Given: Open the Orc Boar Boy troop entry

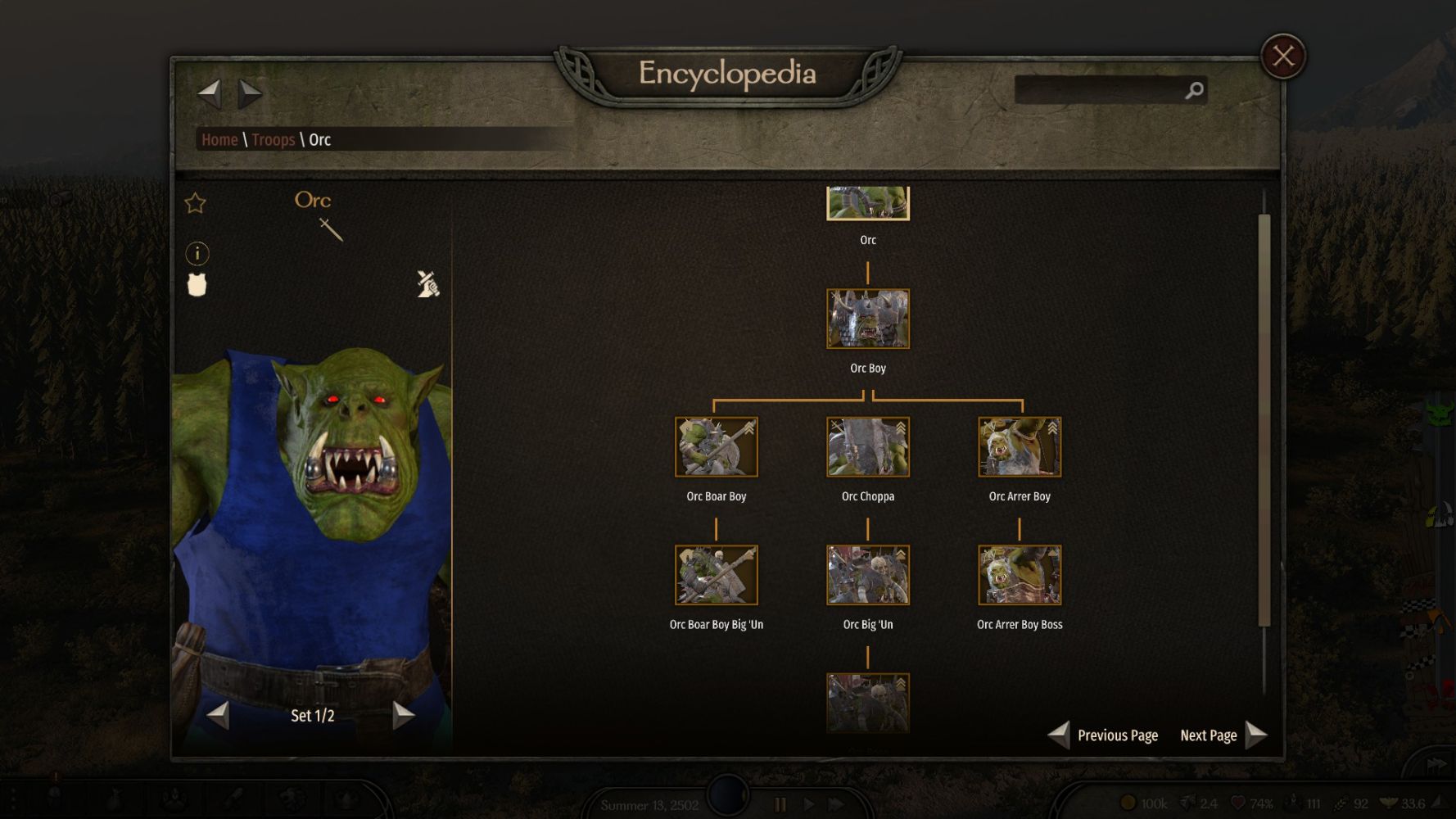Looking at the screenshot, I should pyautogui.click(x=716, y=447).
